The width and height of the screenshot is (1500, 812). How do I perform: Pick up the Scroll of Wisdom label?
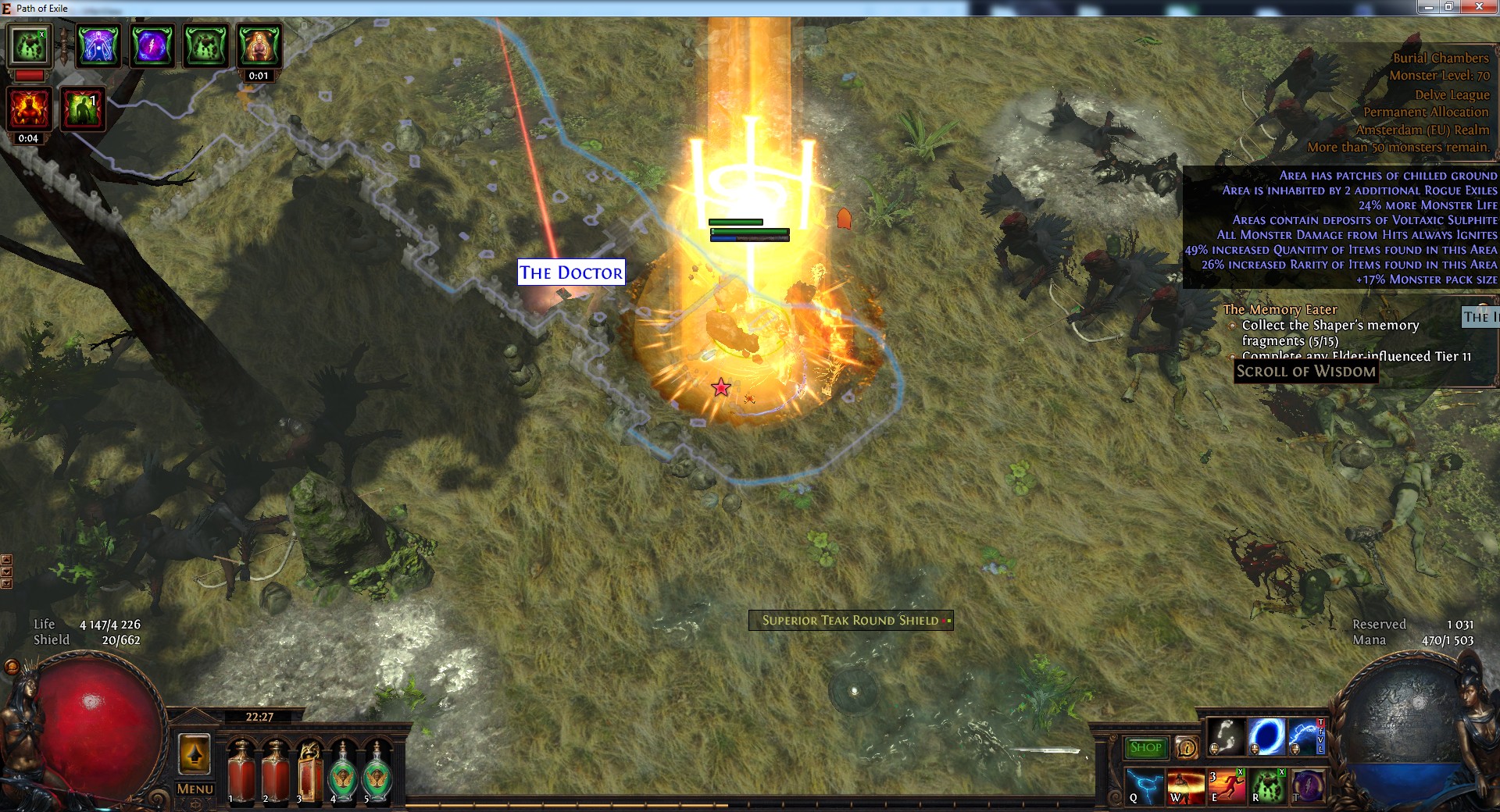(1305, 372)
